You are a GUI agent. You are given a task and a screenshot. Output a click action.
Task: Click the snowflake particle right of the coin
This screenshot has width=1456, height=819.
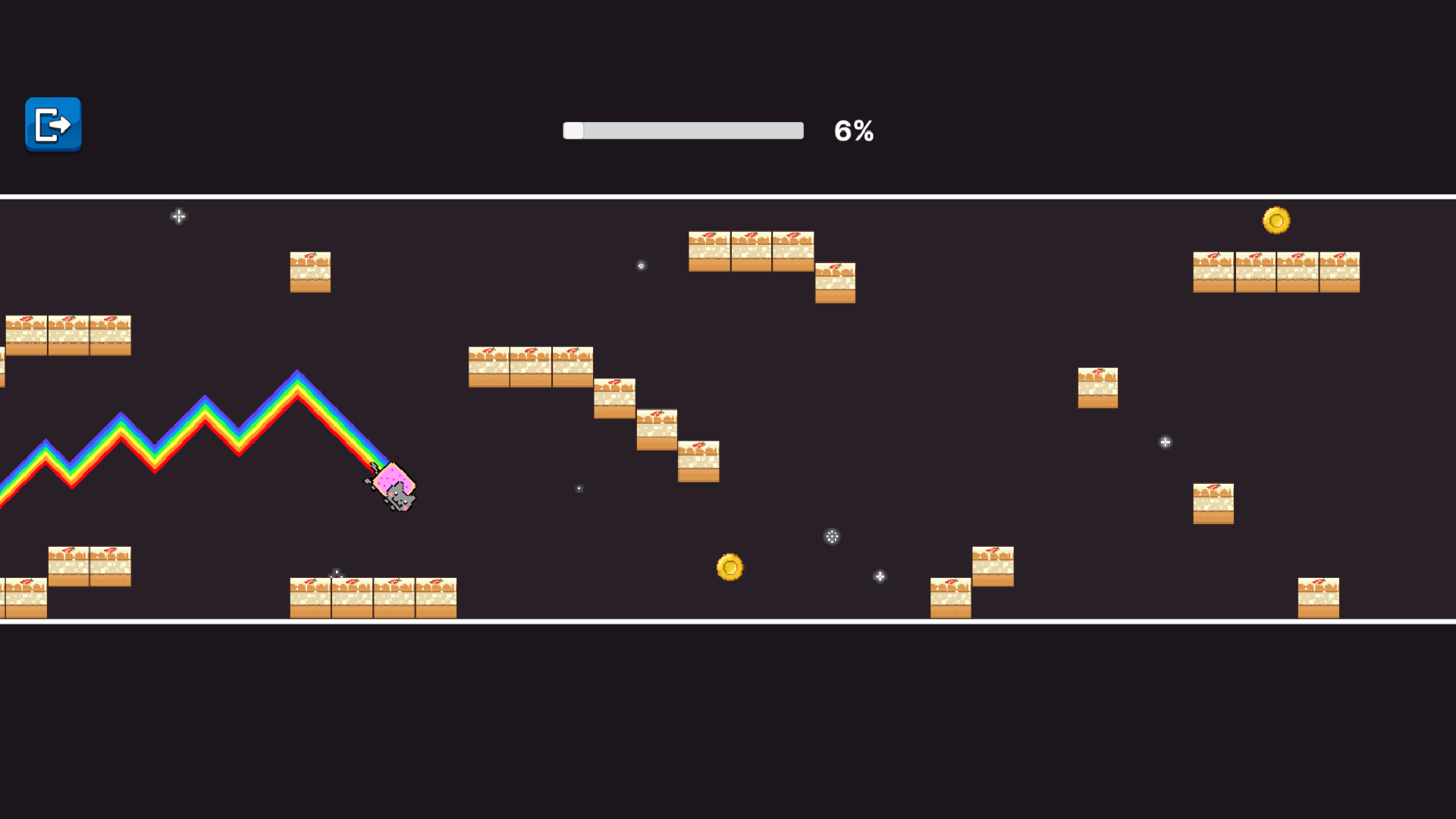click(831, 537)
